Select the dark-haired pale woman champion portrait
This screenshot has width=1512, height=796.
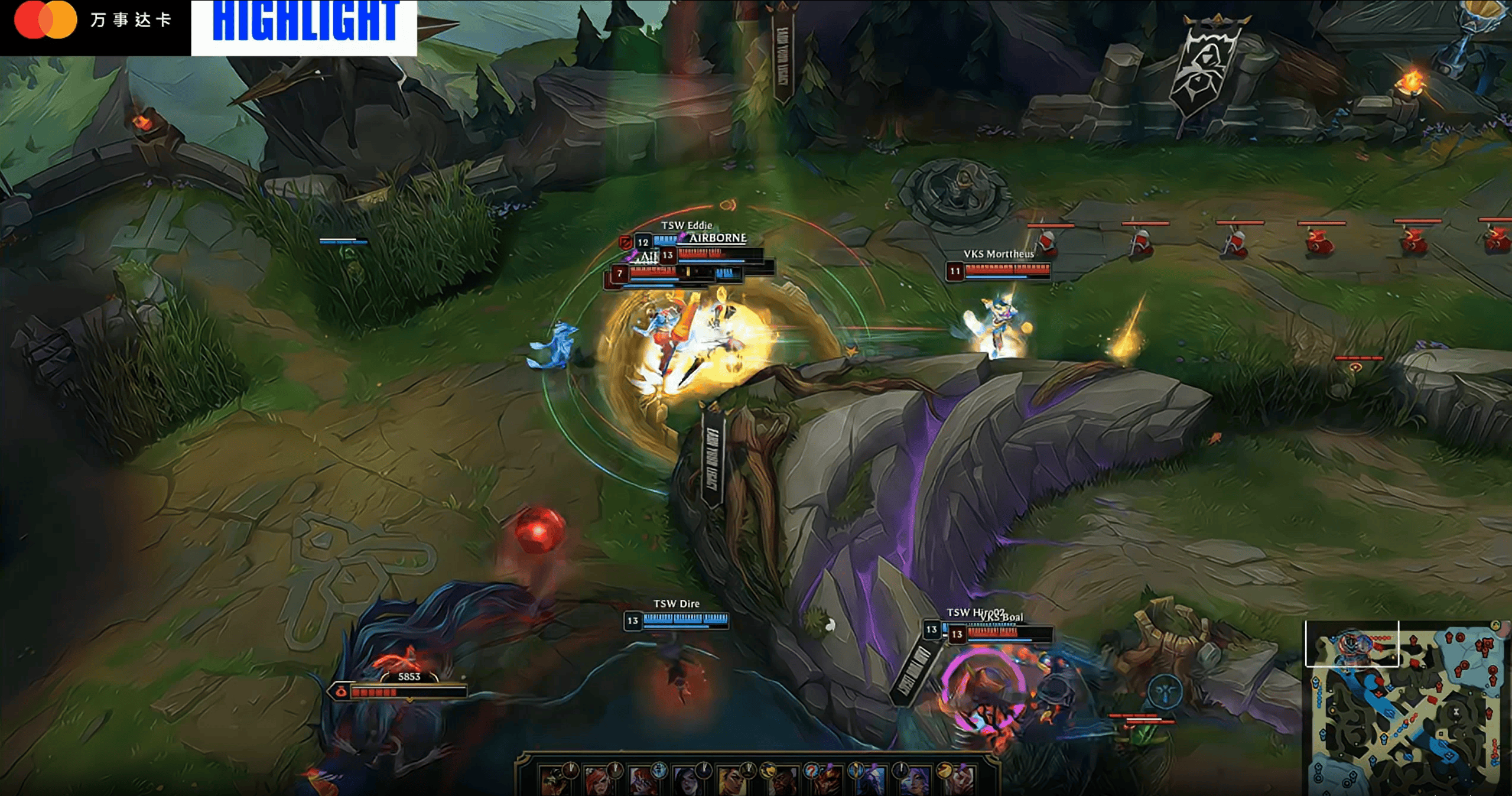(690, 780)
